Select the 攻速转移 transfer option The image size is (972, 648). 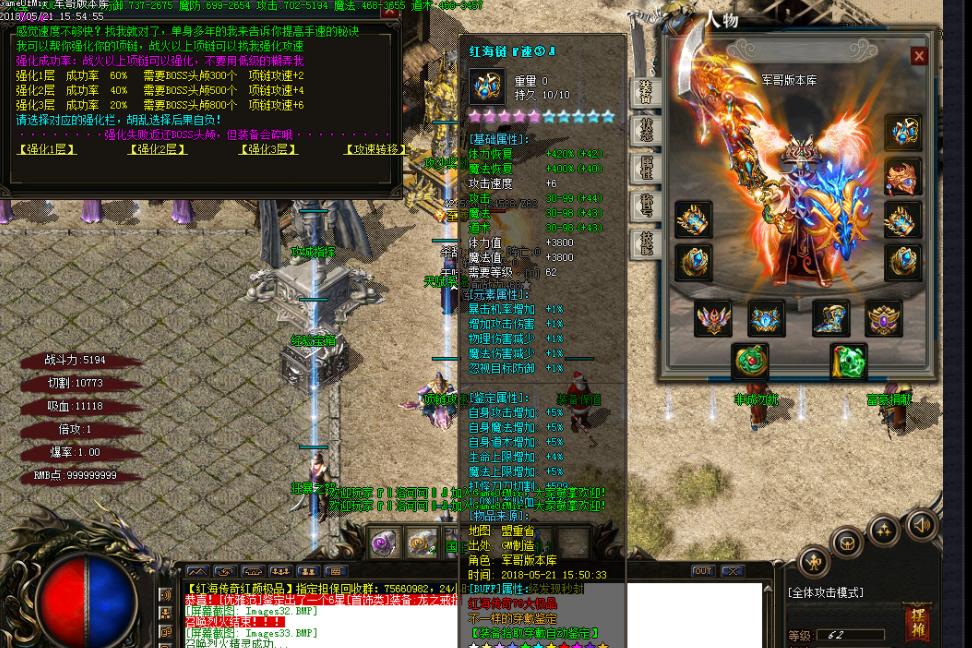point(376,150)
